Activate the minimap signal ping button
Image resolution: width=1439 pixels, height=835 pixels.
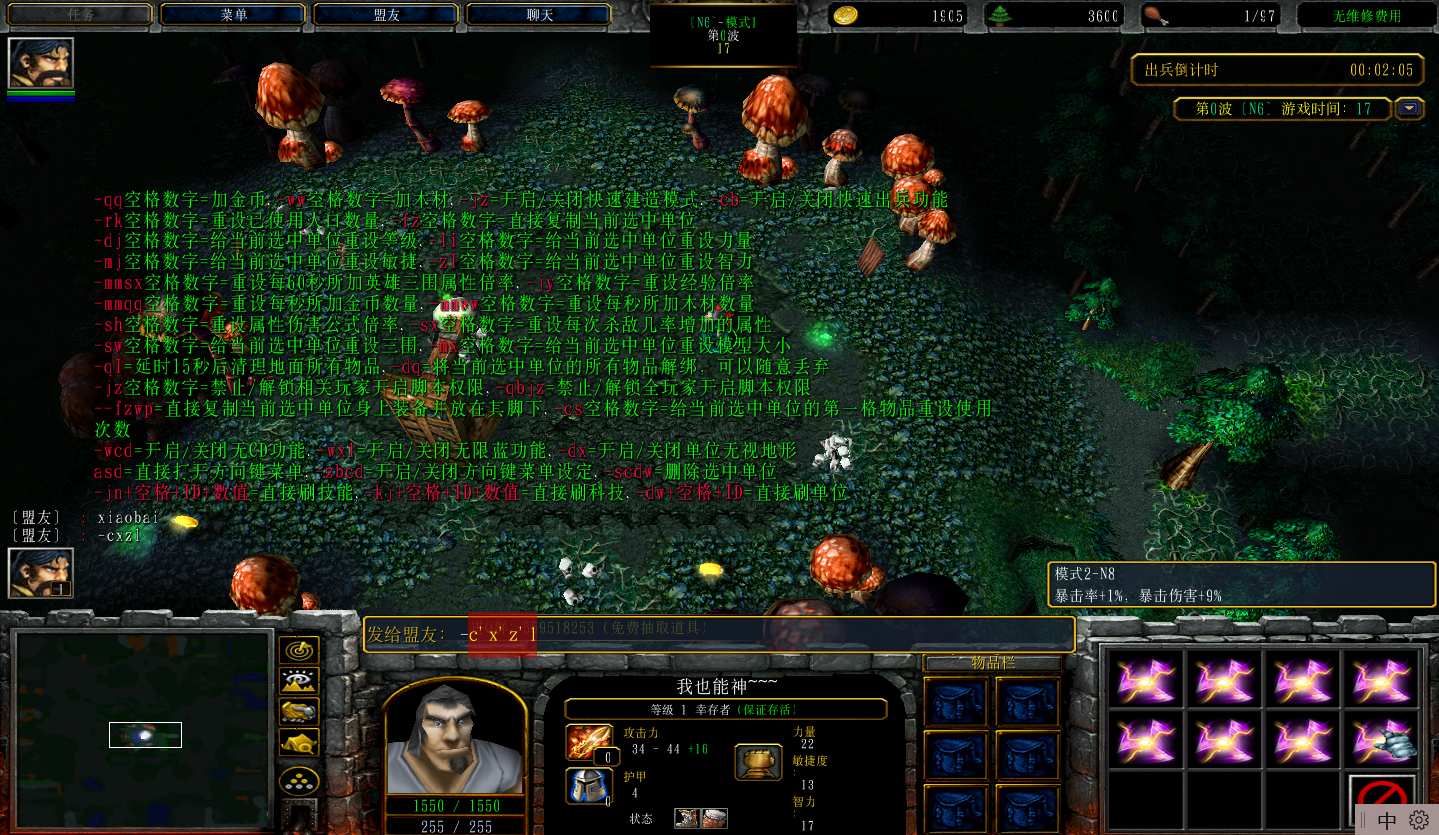click(x=299, y=651)
